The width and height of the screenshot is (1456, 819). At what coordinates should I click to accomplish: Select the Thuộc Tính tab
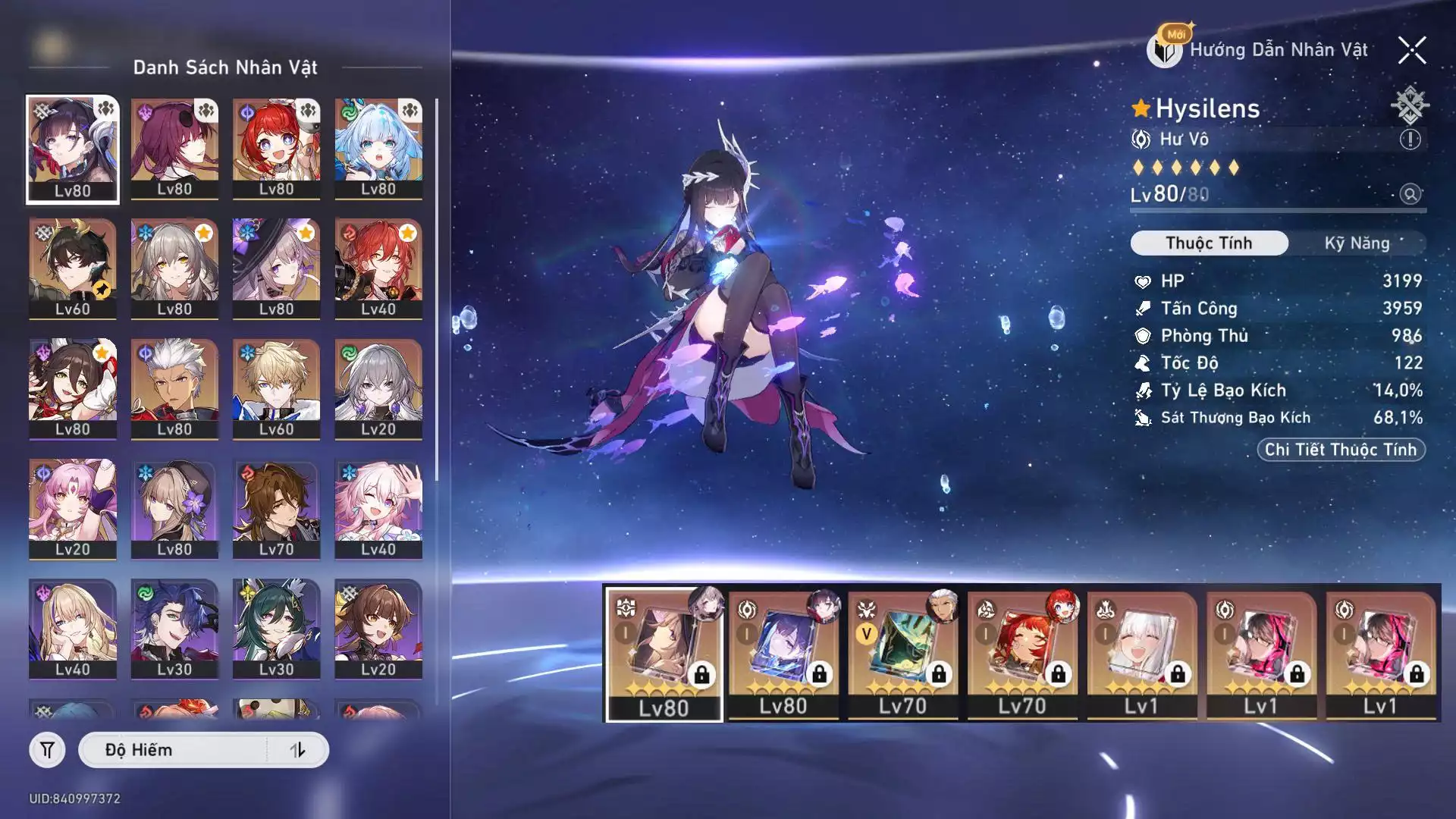(x=1209, y=243)
